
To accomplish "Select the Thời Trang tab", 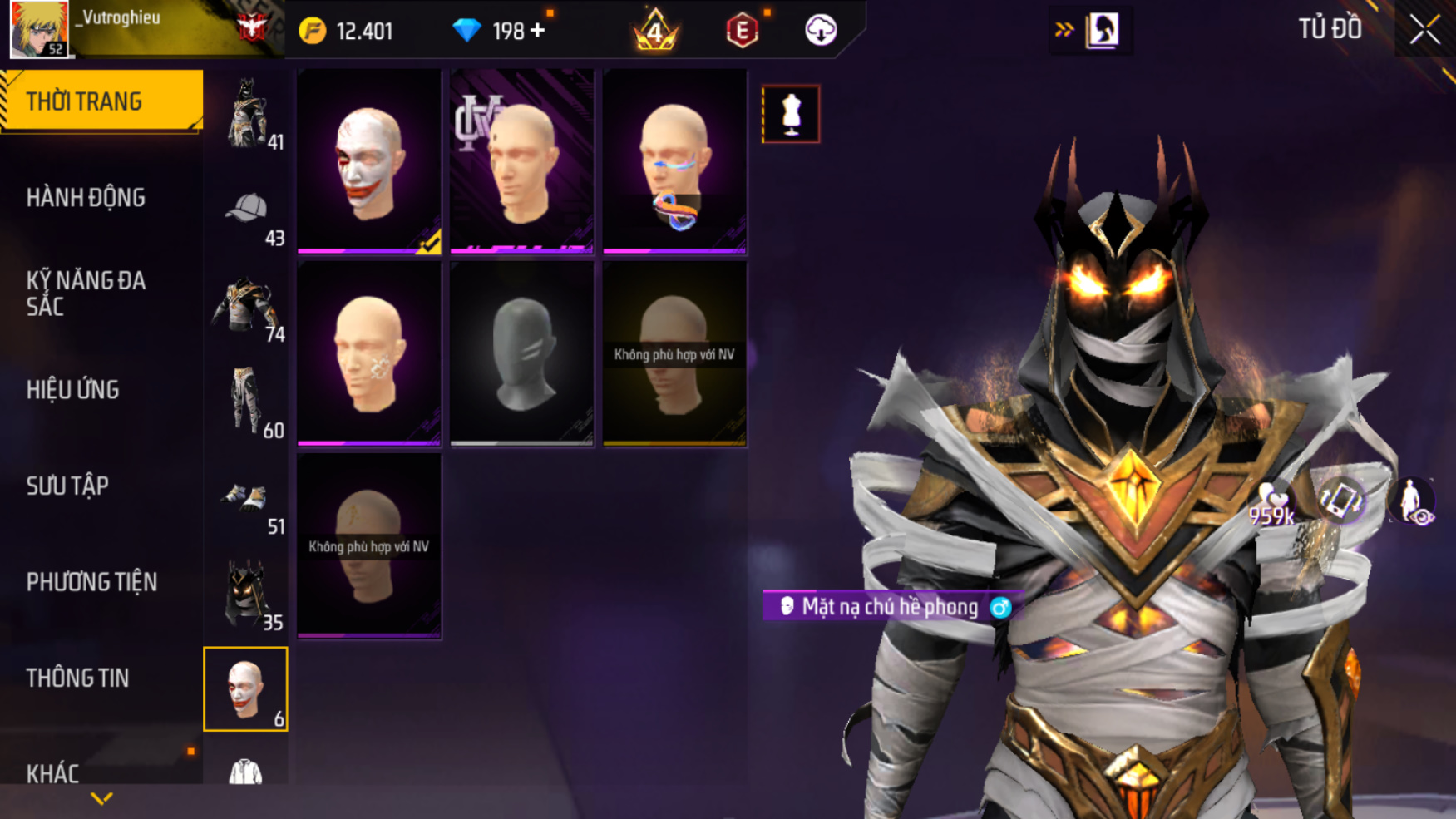I will 84,101.
